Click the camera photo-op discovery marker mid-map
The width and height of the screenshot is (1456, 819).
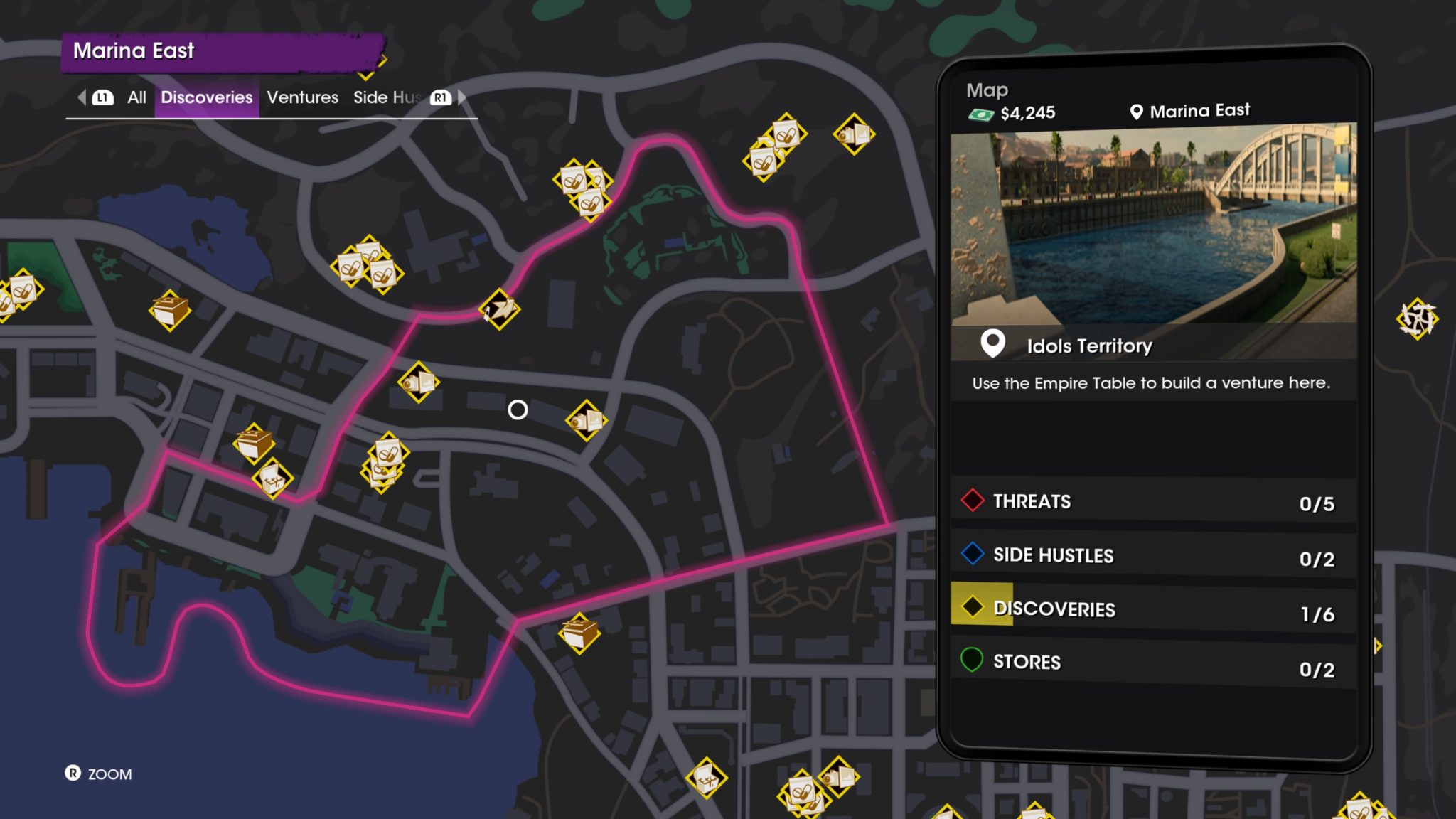tap(587, 421)
